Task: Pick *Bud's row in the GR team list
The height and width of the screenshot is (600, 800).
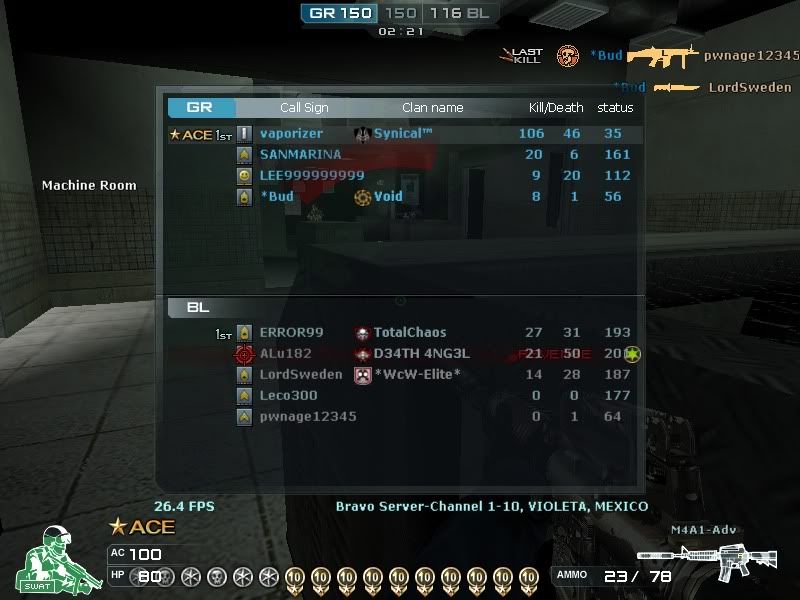Action: tap(400, 197)
